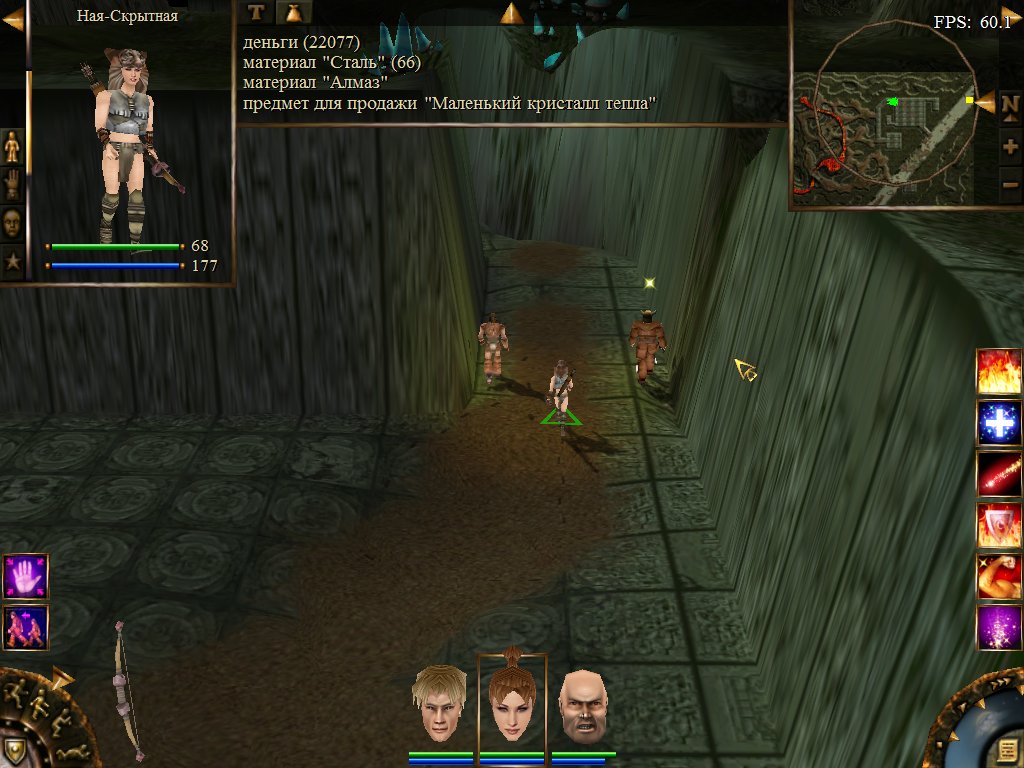Open the face tab on character panel

[x=12, y=223]
